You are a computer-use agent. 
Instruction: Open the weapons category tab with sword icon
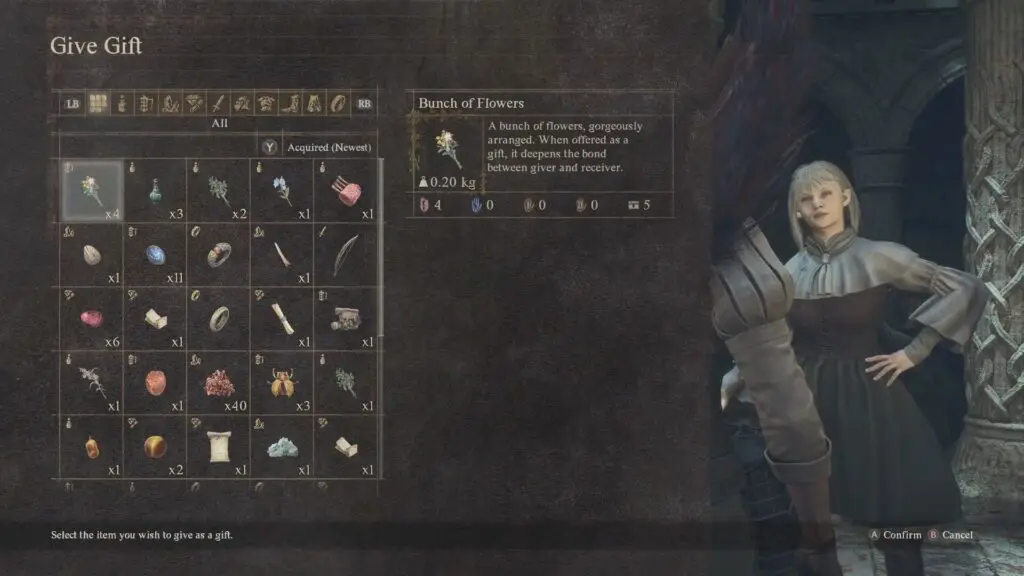(218, 102)
